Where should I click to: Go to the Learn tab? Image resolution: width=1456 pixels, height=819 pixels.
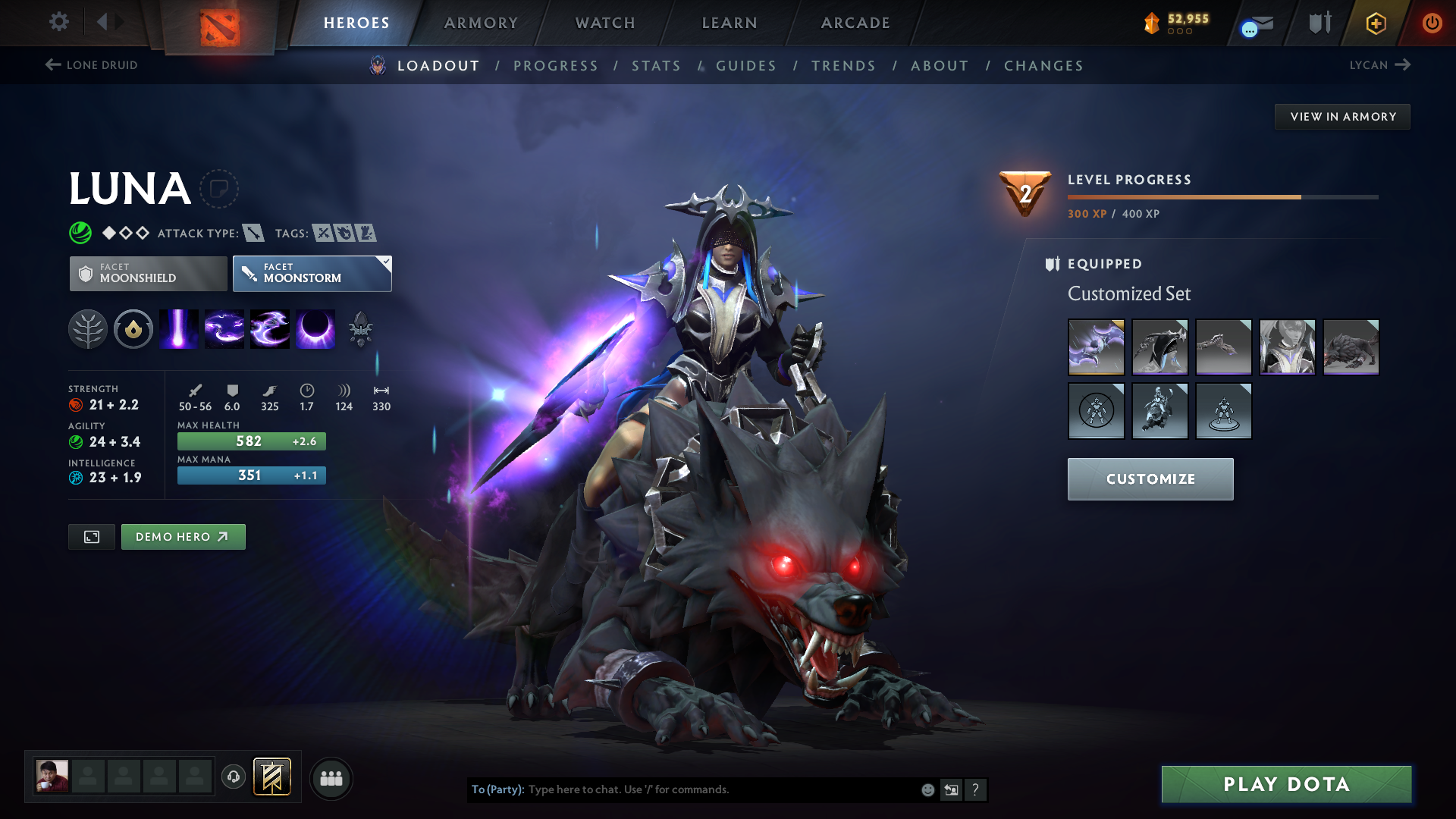tap(730, 23)
